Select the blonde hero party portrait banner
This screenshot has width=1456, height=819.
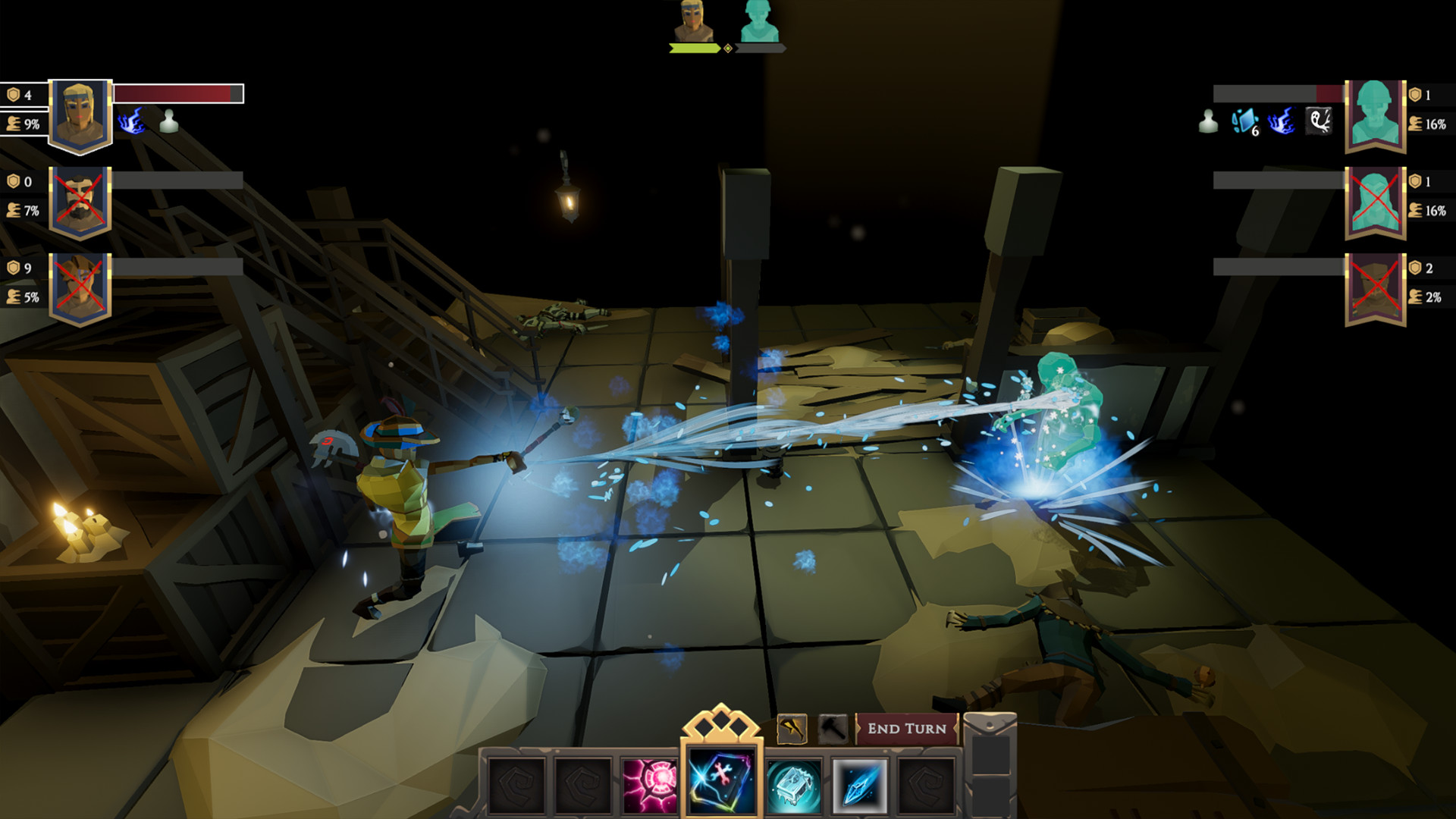[x=80, y=115]
